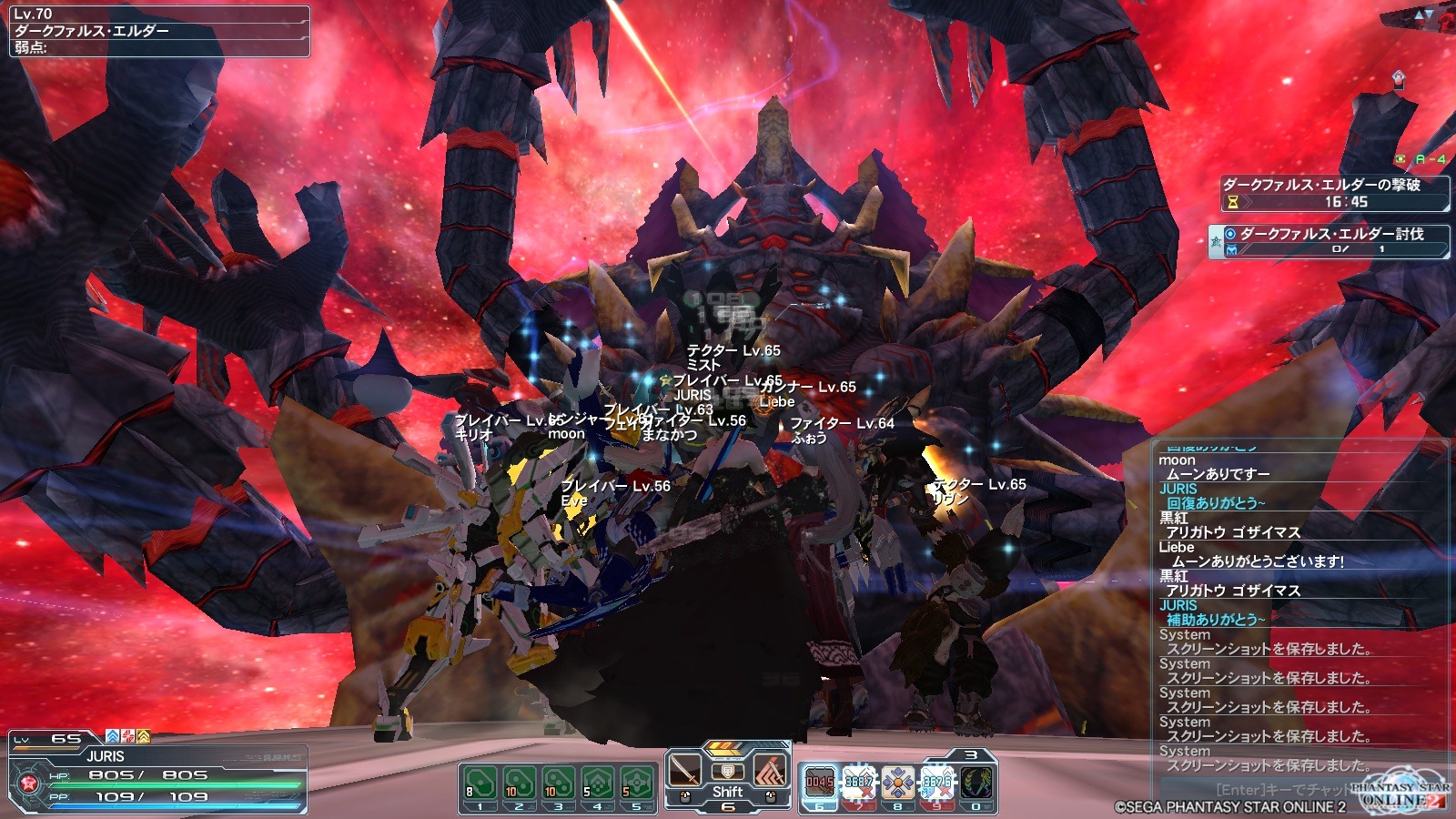The width and height of the screenshot is (1456, 819).
Task: Click the gold double-arrow buff icon
Action: (x=143, y=736)
